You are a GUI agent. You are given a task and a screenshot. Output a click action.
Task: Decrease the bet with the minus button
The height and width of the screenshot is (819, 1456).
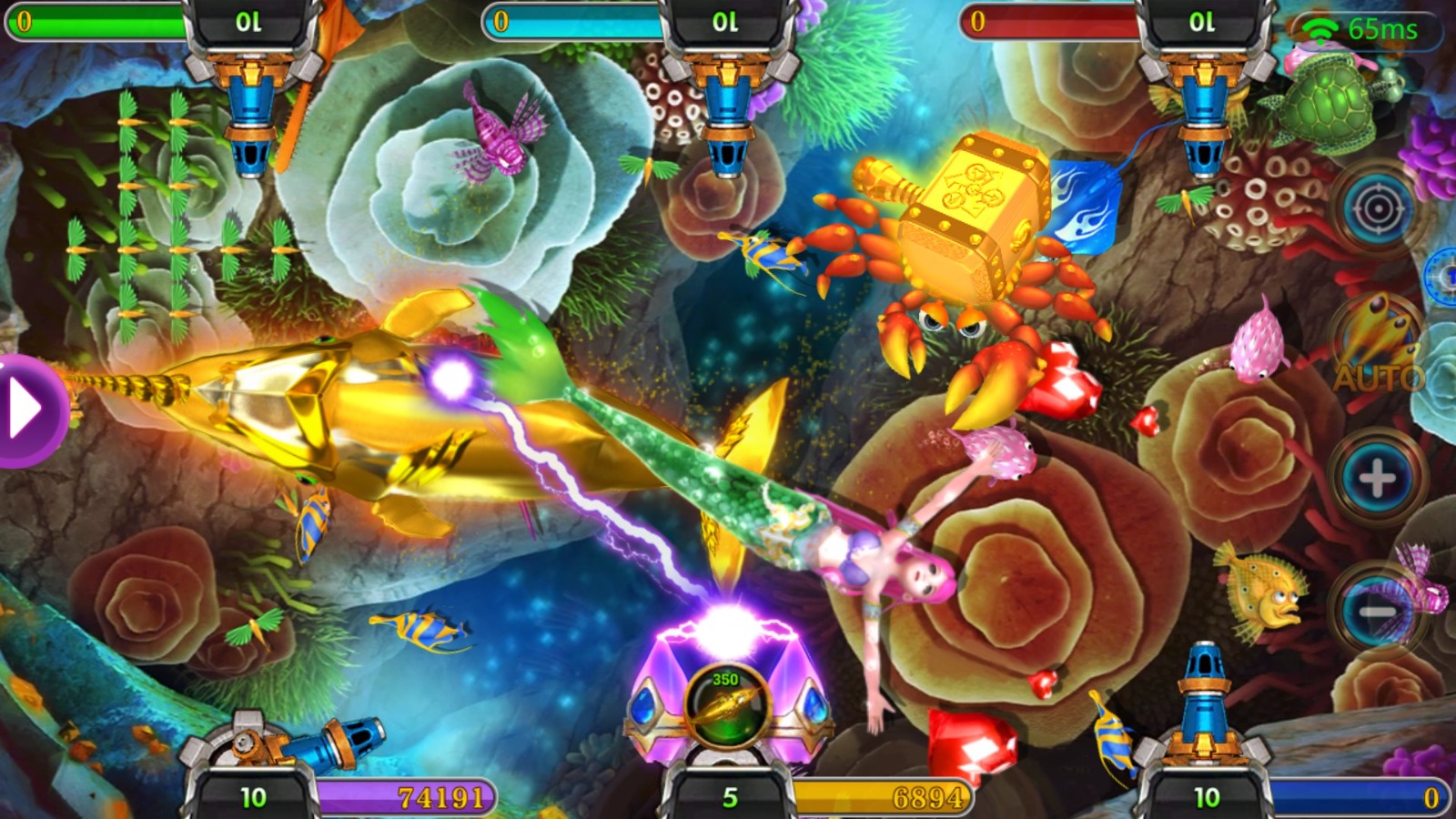tap(1377, 610)
